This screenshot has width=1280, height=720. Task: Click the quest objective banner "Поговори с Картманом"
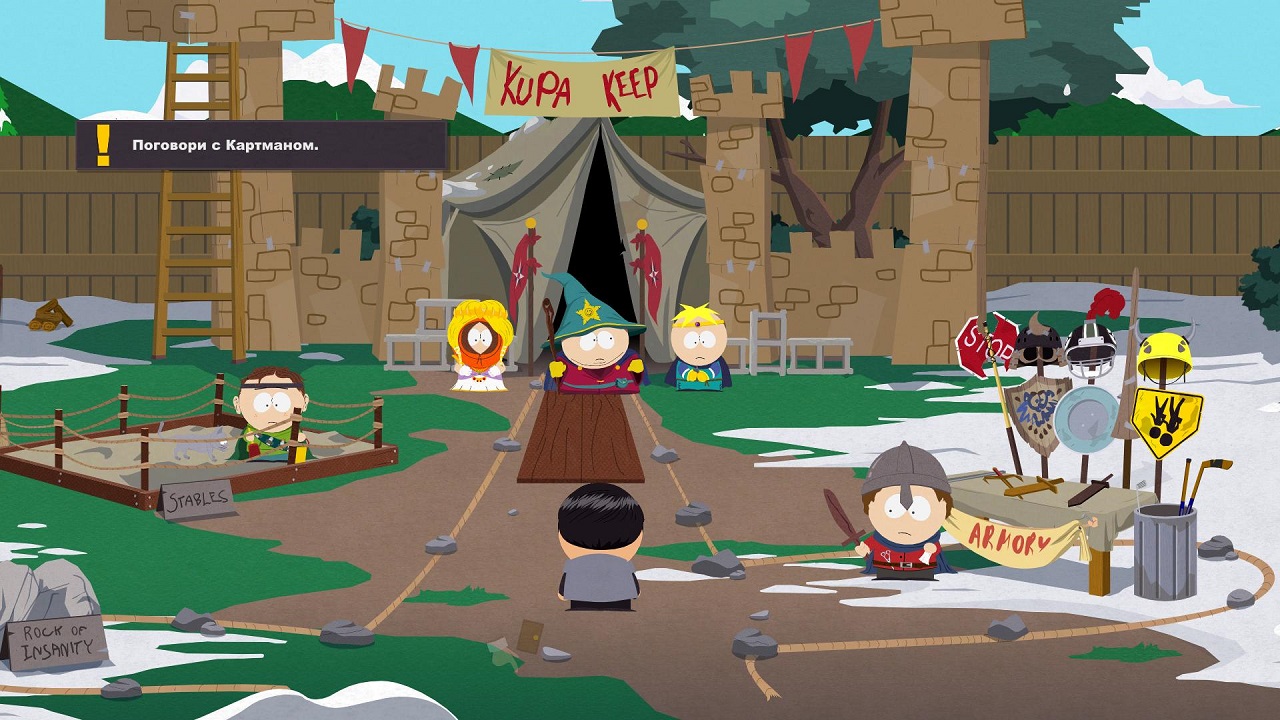[x=261, y=146]
